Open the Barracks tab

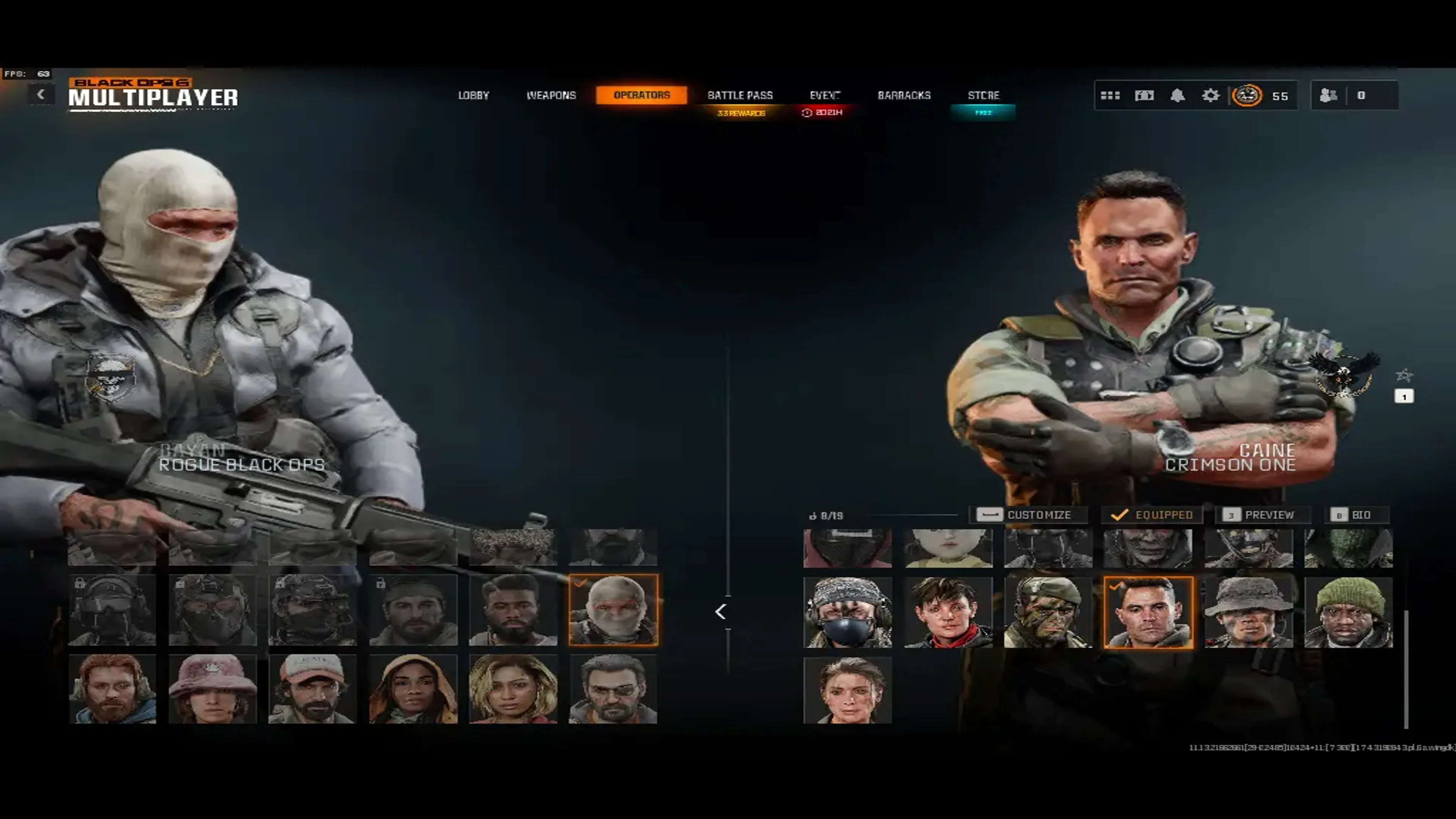pos(905,95)
